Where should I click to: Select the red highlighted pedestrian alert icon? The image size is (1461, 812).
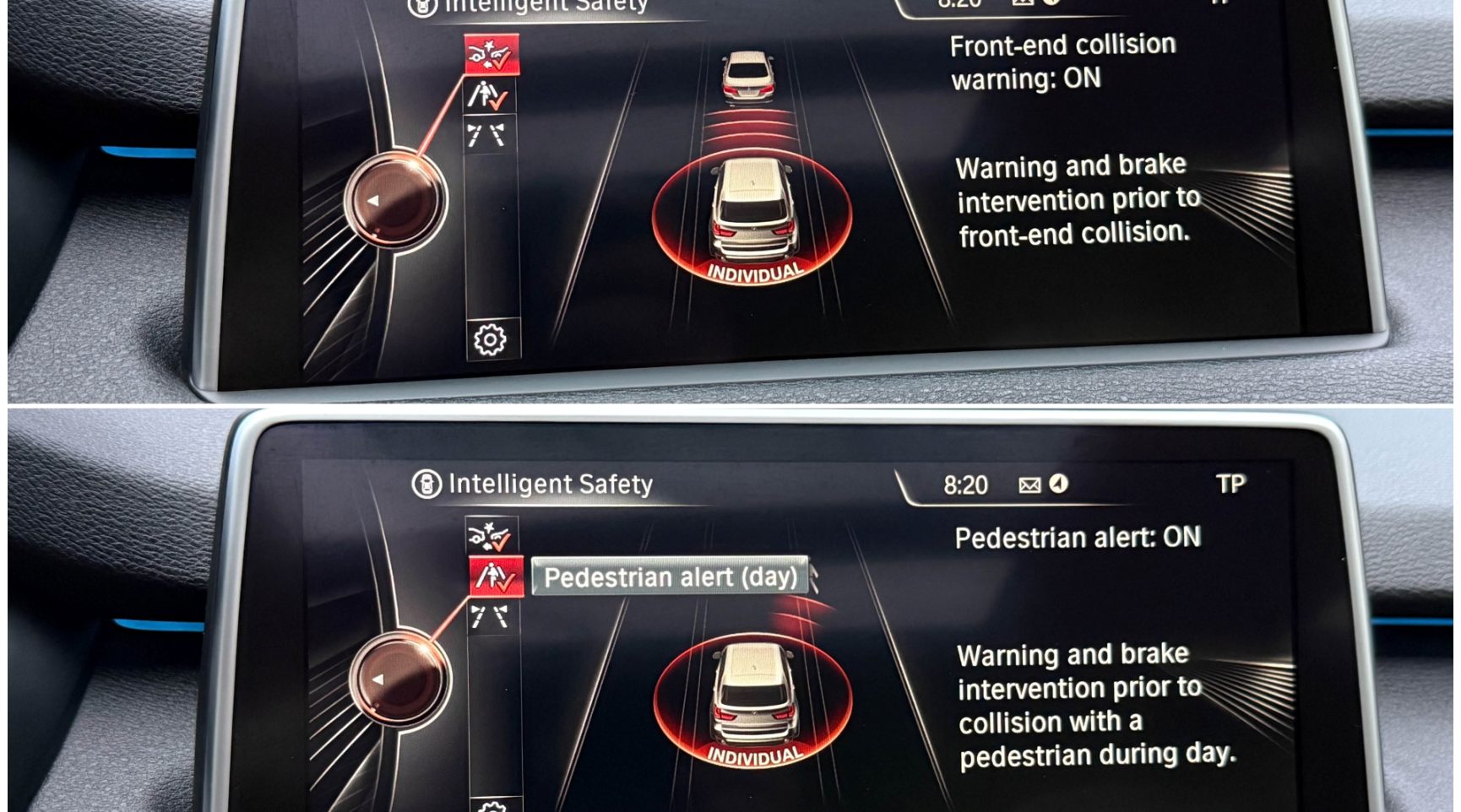pos(496,577)
